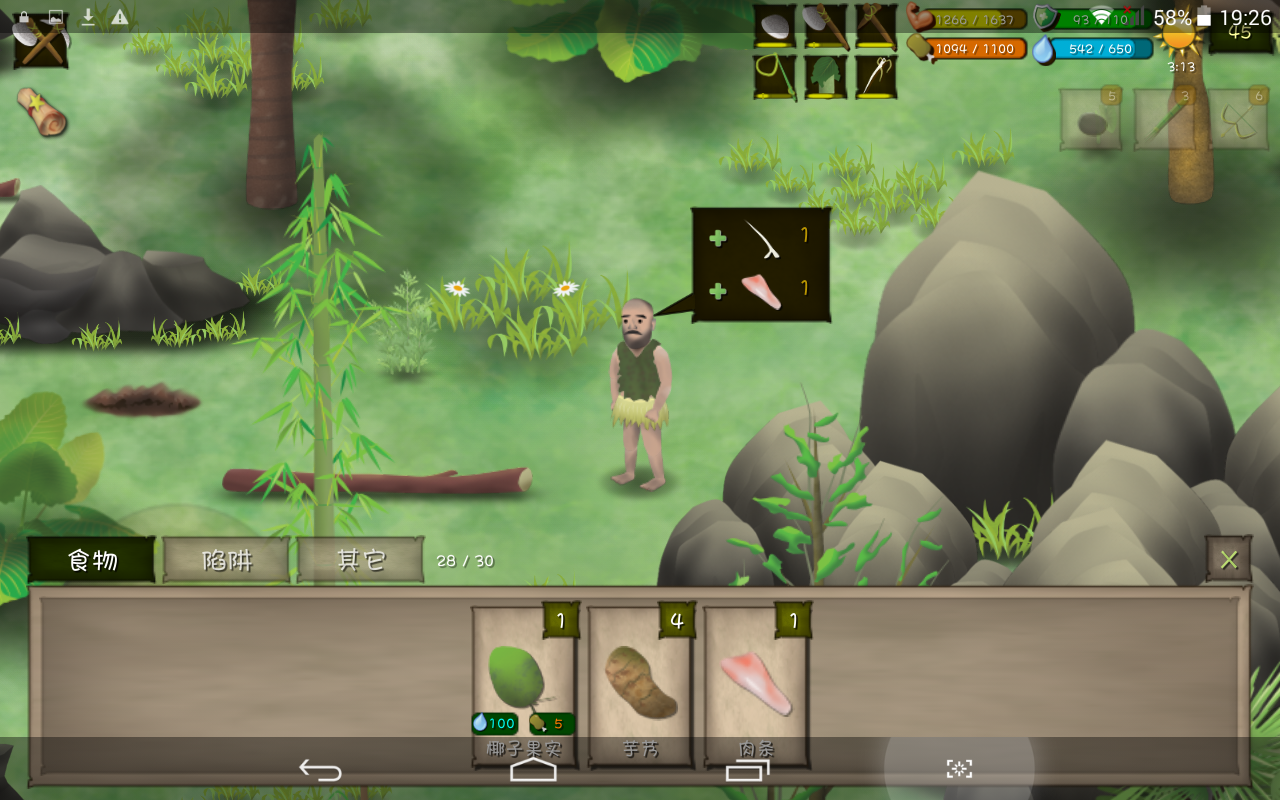
Task: Use the quick slot with the bow
Action: pos(1238,120)
